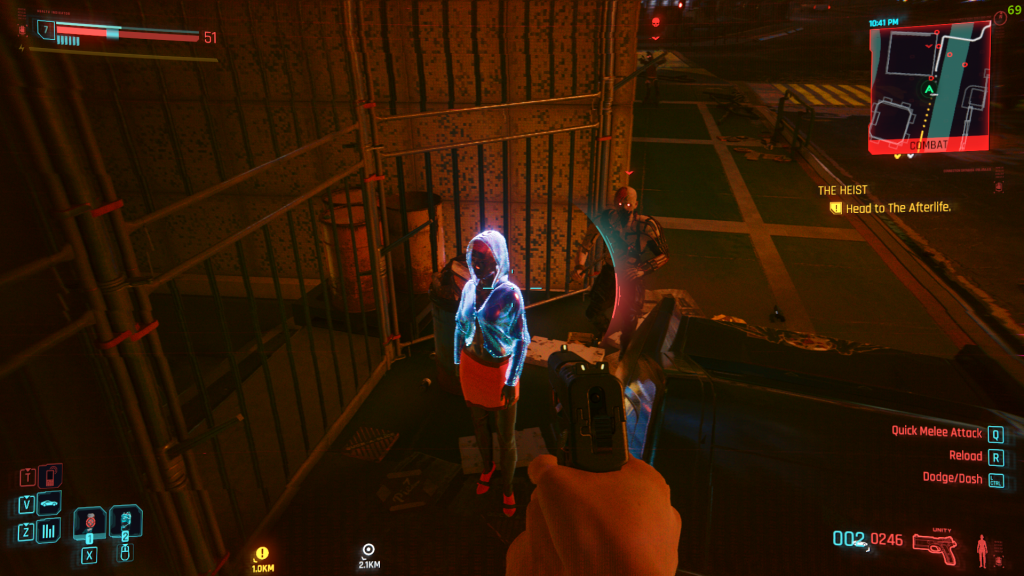The image size is (1024, 576).
Task: Open the radio equalizer bars icon
Action: pyautogui.click(x=49, y=531)
